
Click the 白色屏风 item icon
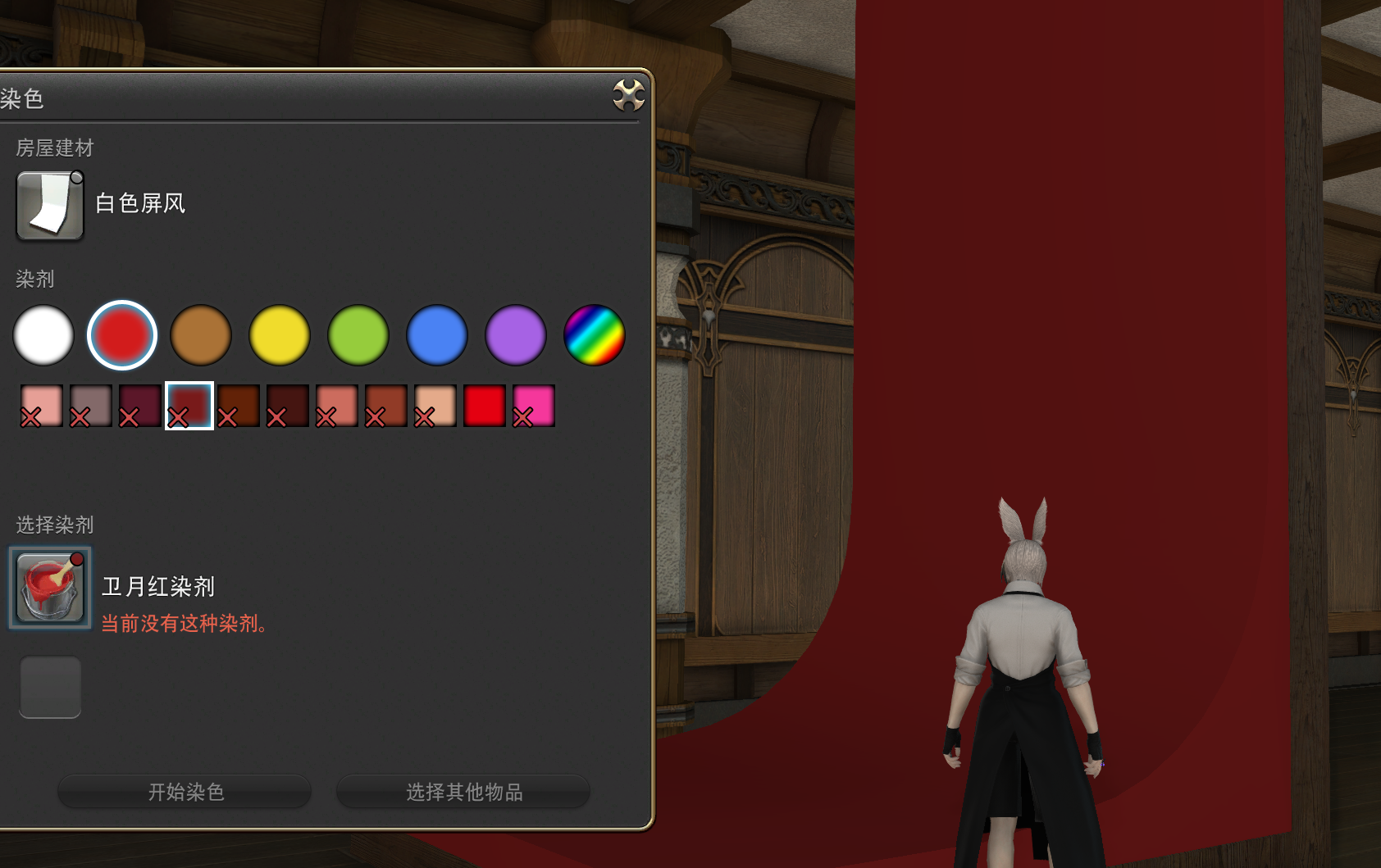click(x=49, y=205)
